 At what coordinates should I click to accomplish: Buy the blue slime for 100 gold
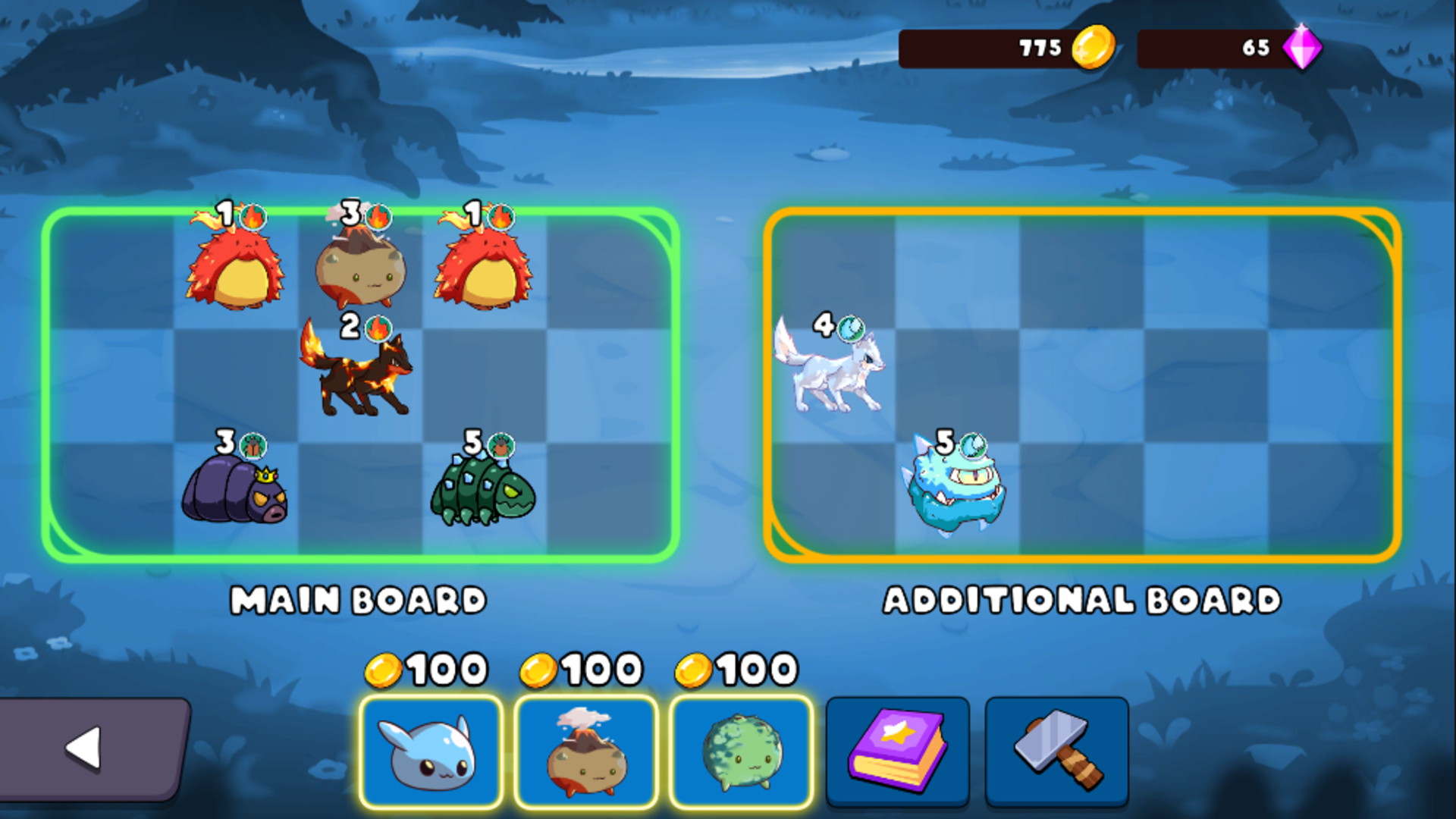[x=431, y=751]
